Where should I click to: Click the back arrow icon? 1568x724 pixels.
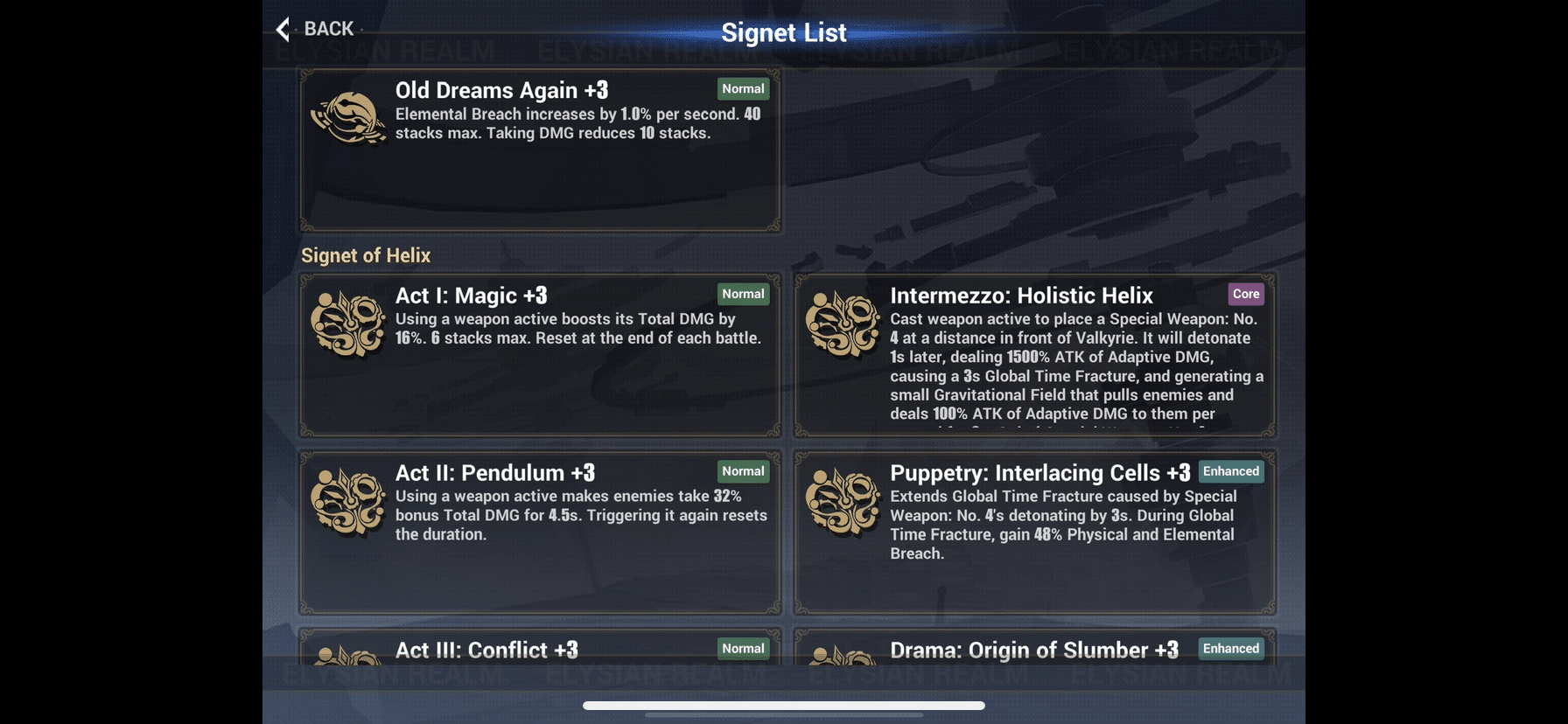[281, 29]
